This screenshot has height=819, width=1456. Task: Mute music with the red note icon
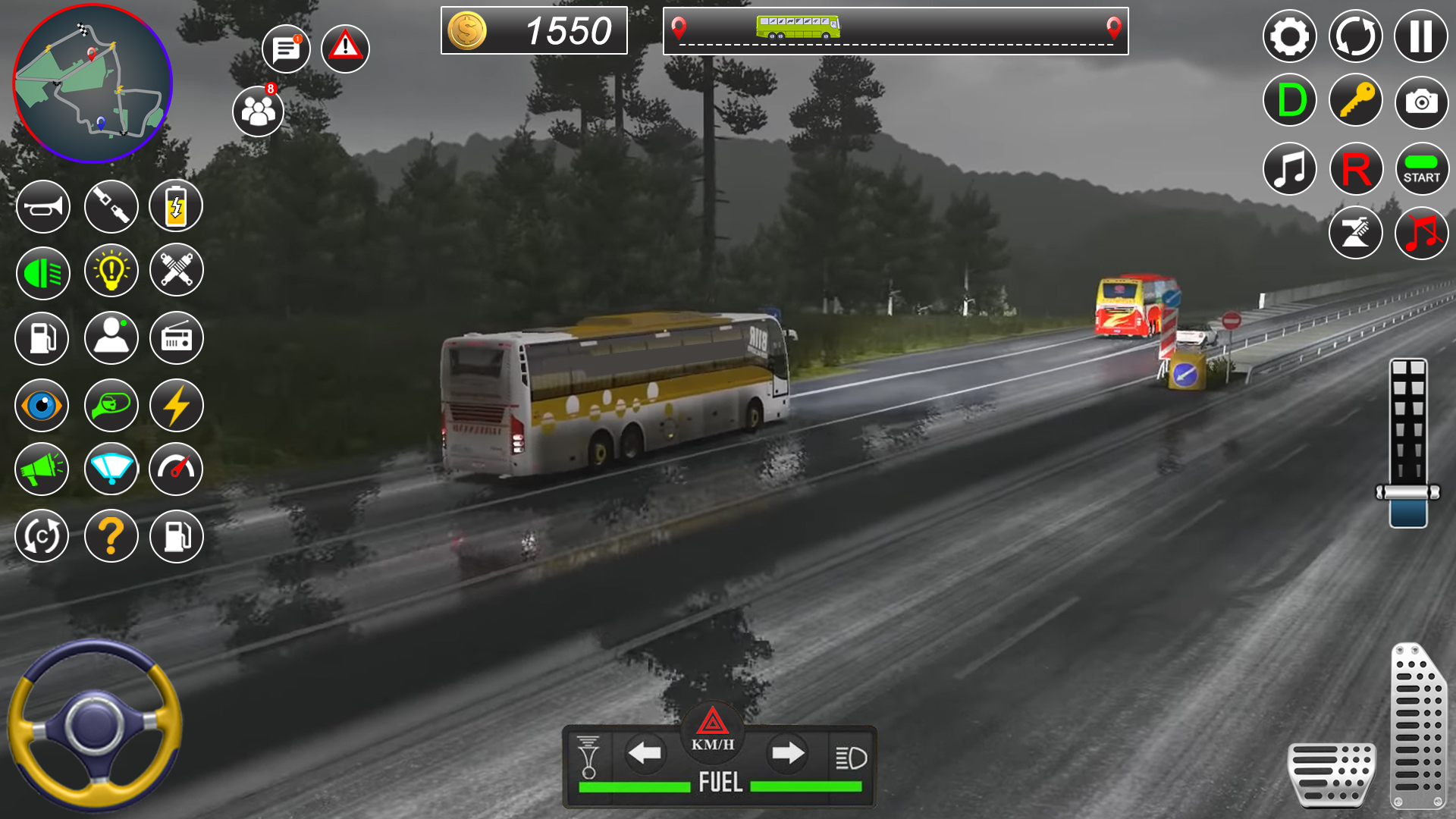(x=1422, y=233)
